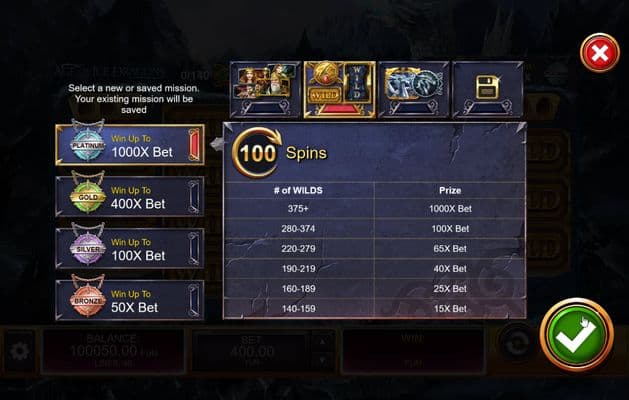629x400 pixels.
Task: Open the Wild symbols mission tab
Action: click(340, 90)
